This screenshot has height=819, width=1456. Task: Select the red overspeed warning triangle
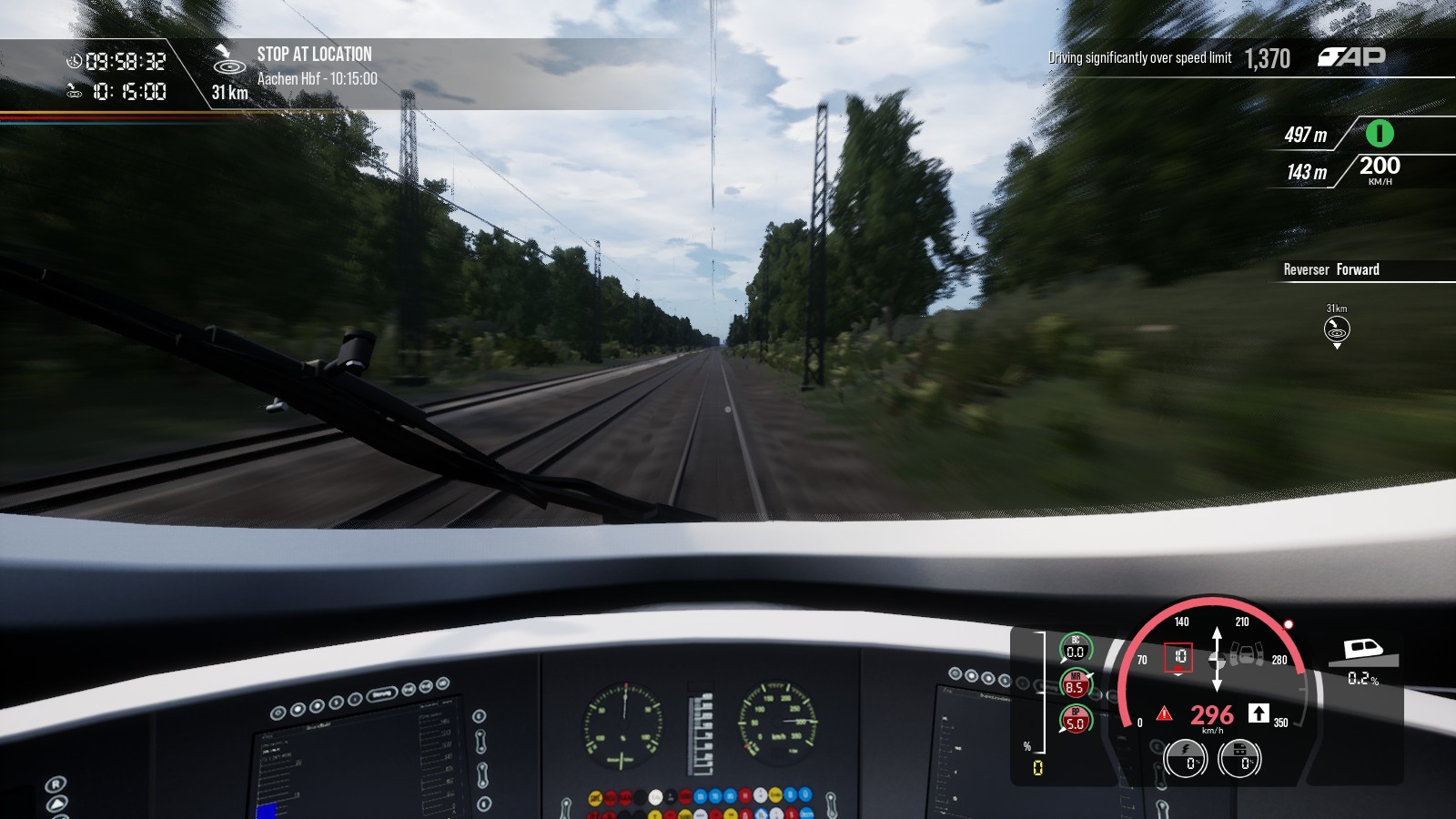click(1164, 713)
